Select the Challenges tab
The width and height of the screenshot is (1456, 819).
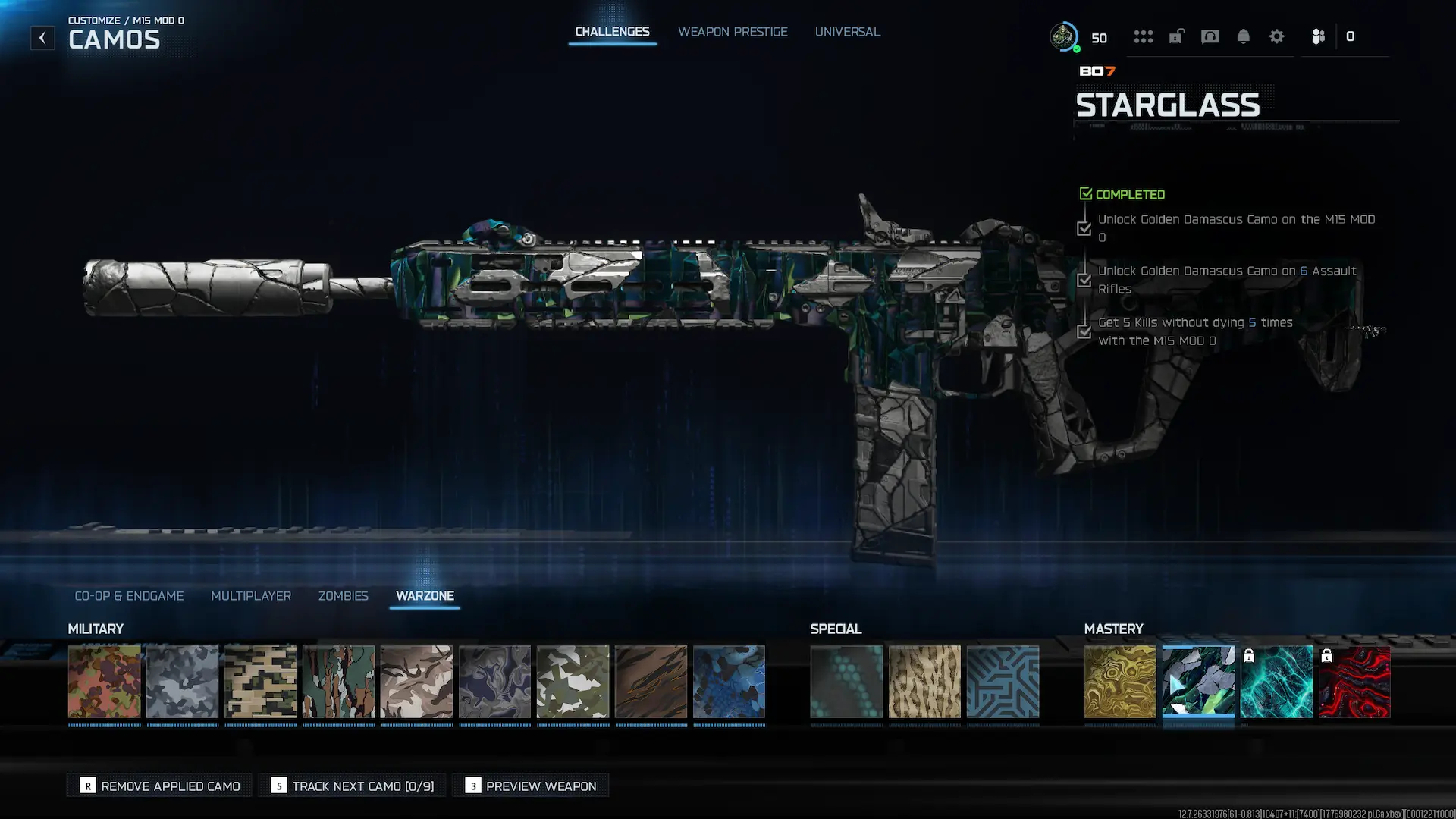pos(612,32)
